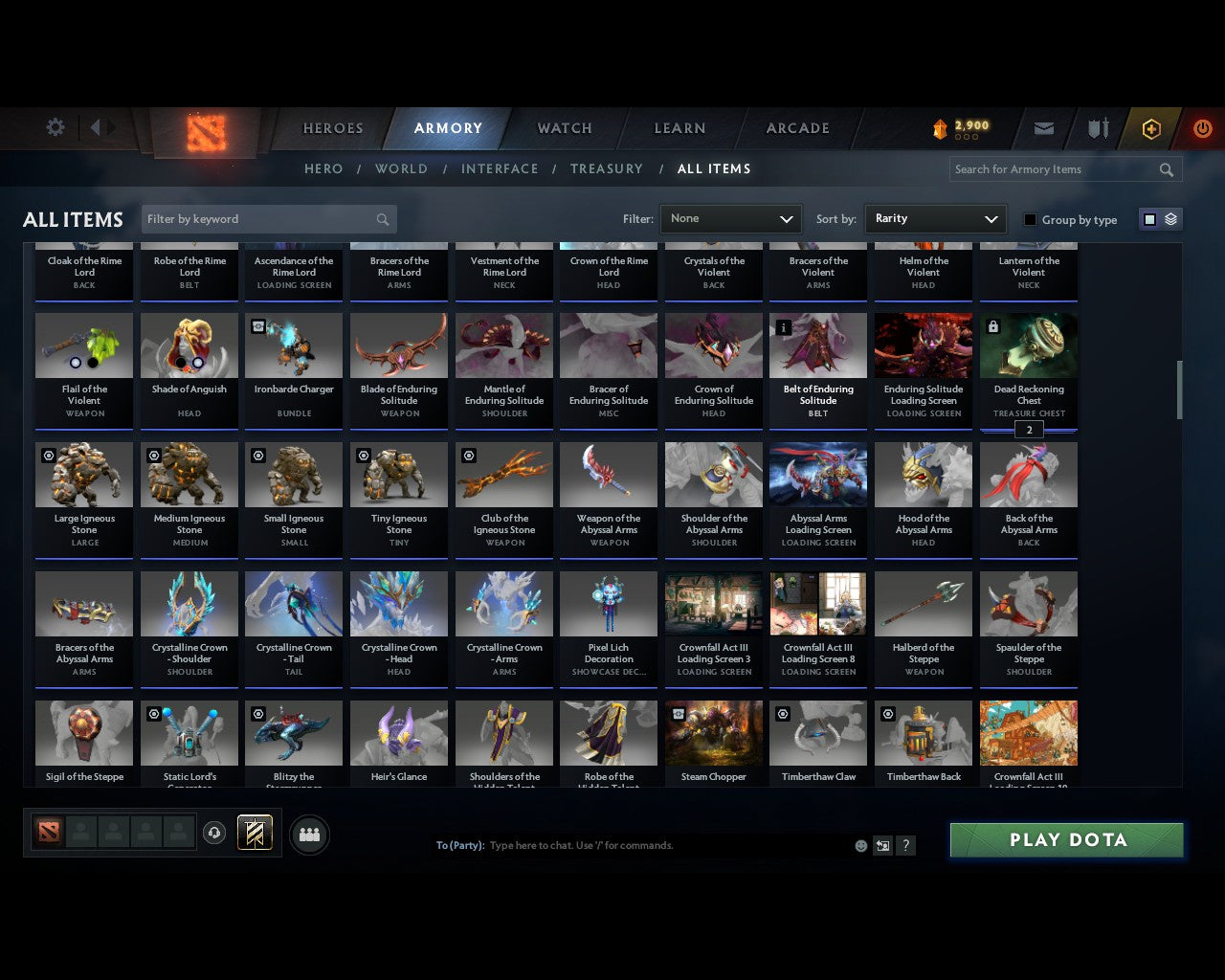Click the PLAY DOTA button
1225x980 pixels.
tap(1065, 839)
